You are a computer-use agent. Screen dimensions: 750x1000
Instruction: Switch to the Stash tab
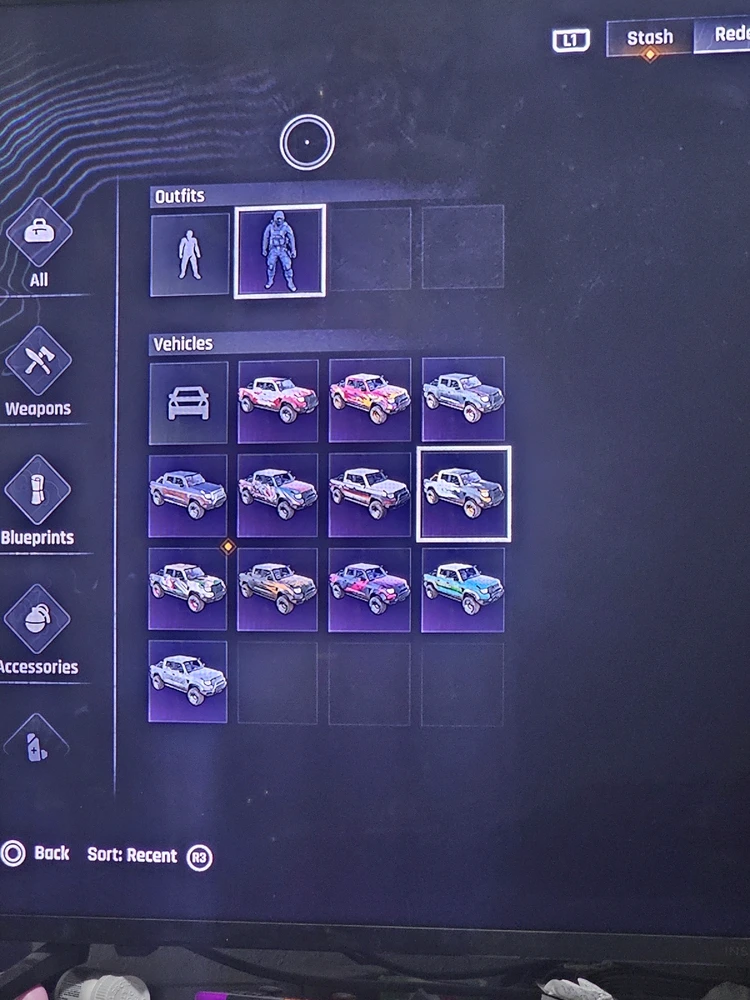point(650,38)
